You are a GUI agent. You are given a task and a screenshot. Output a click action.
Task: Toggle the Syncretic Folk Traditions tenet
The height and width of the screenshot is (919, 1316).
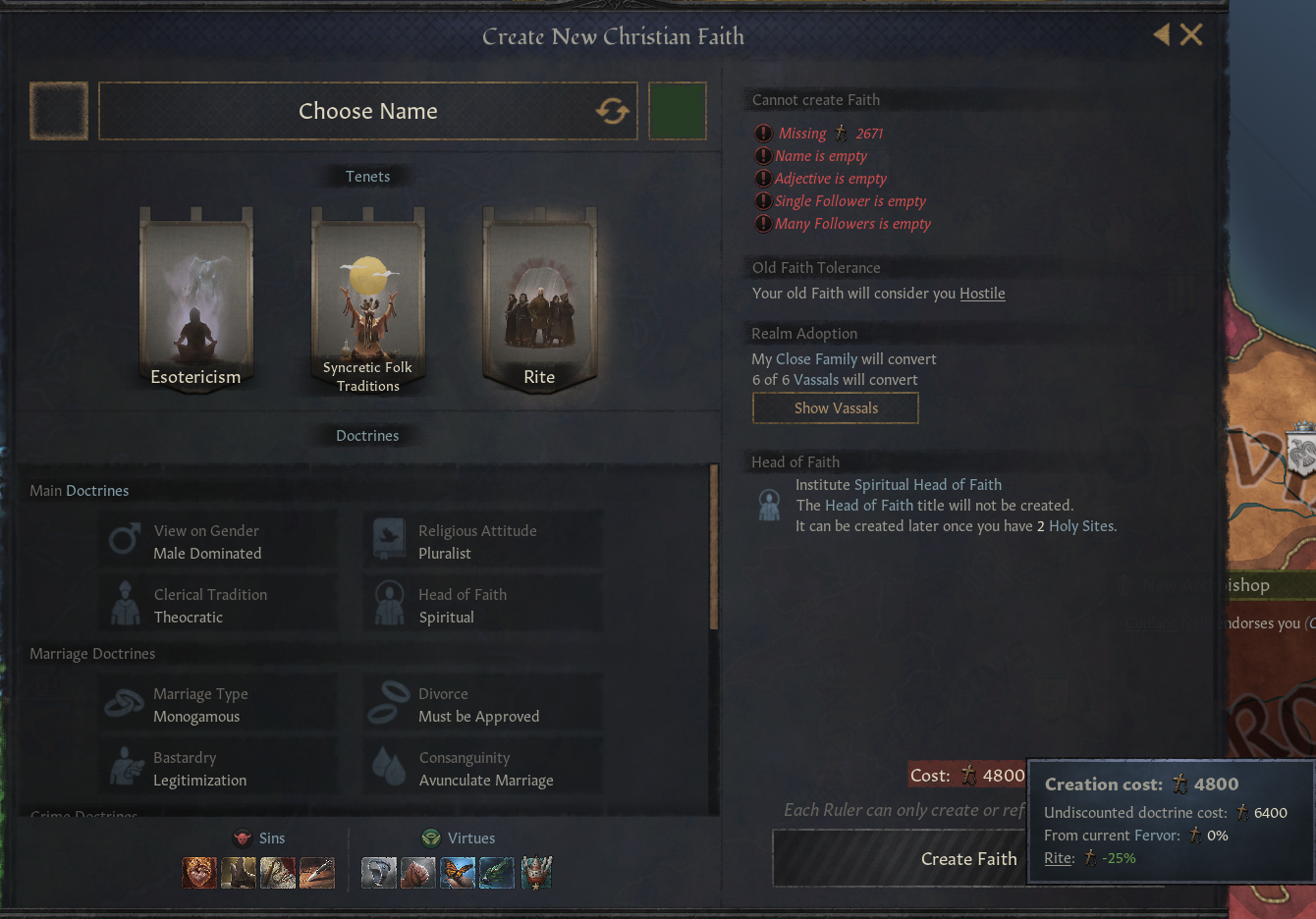pyautogui.click(x=367, y=295)
